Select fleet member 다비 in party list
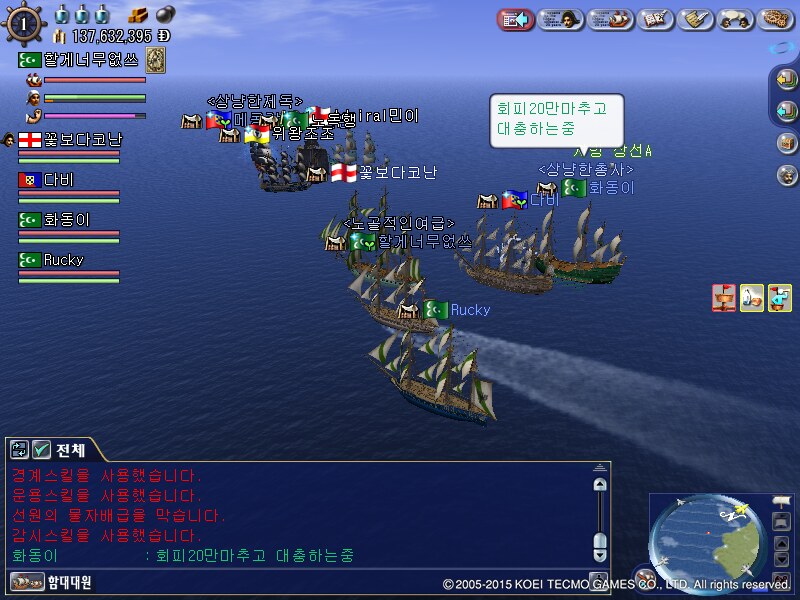This screenshot has width=800, height=600. click(x=58, y=180)
